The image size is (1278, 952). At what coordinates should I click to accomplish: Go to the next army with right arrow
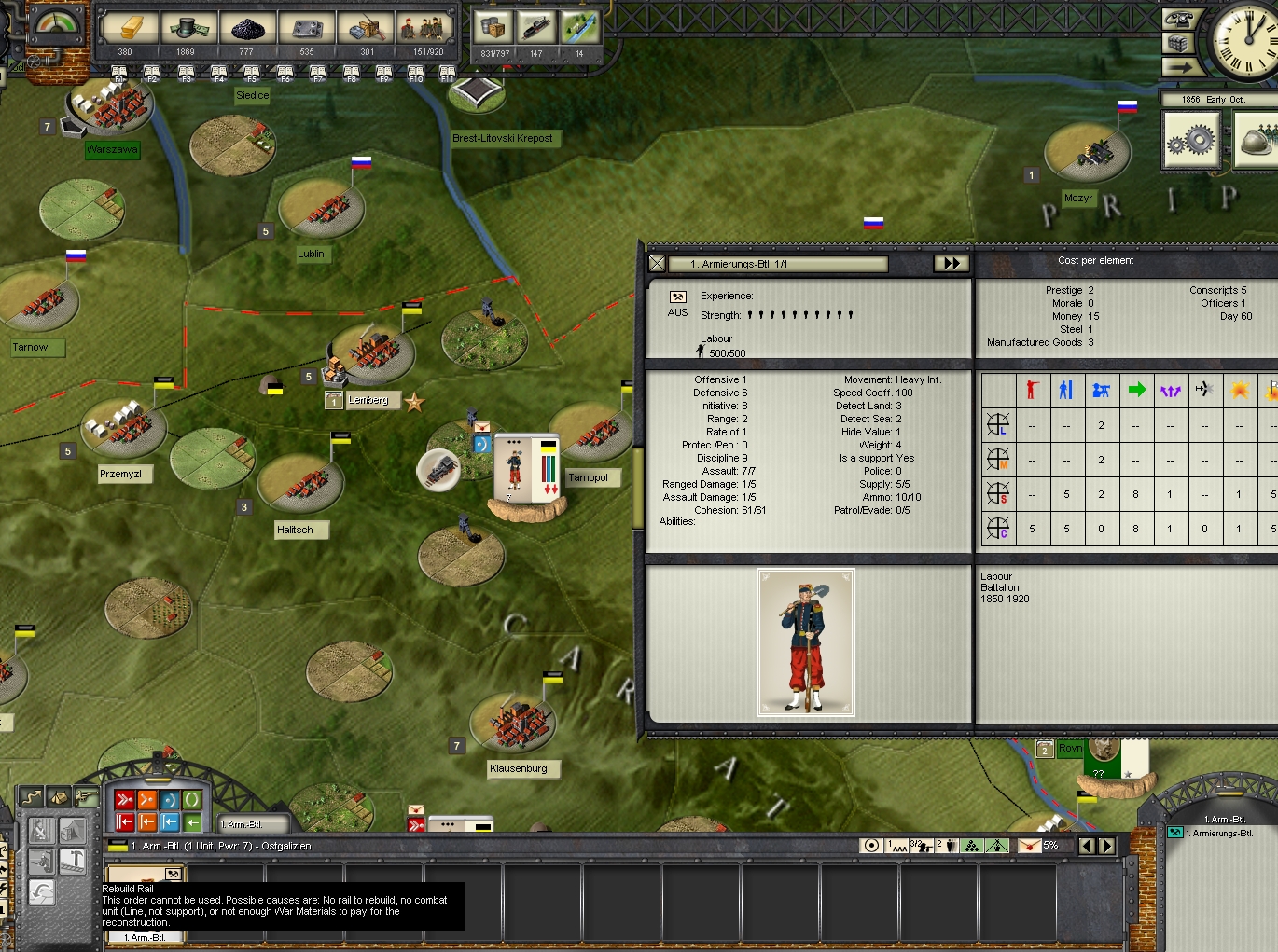click(1107, 846)
